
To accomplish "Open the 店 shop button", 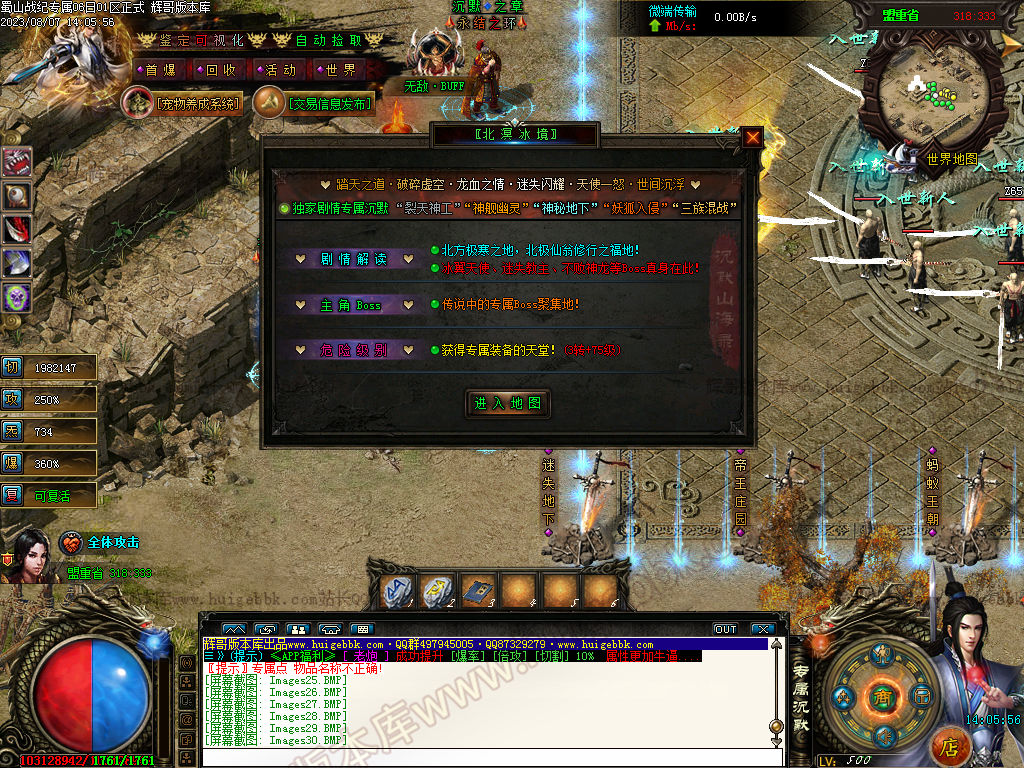I will 950,746.
